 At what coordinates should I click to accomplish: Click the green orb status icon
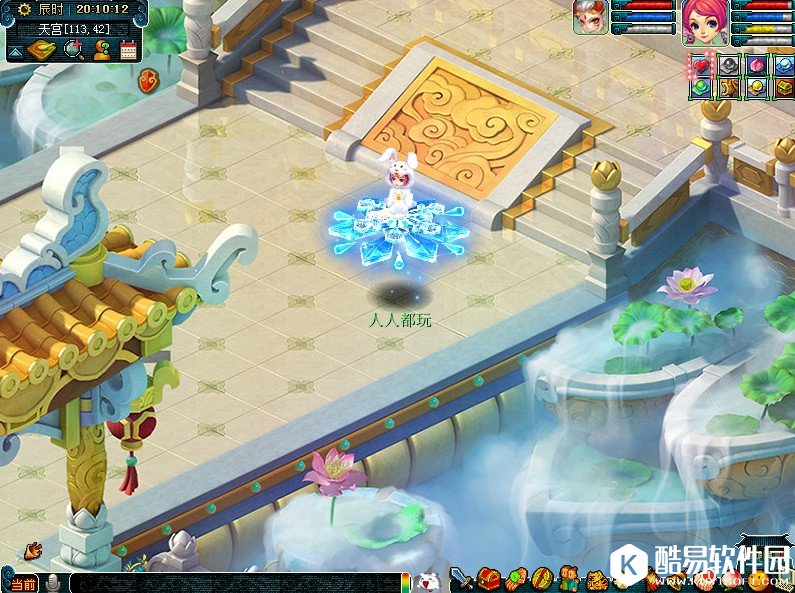coord(702,88)
